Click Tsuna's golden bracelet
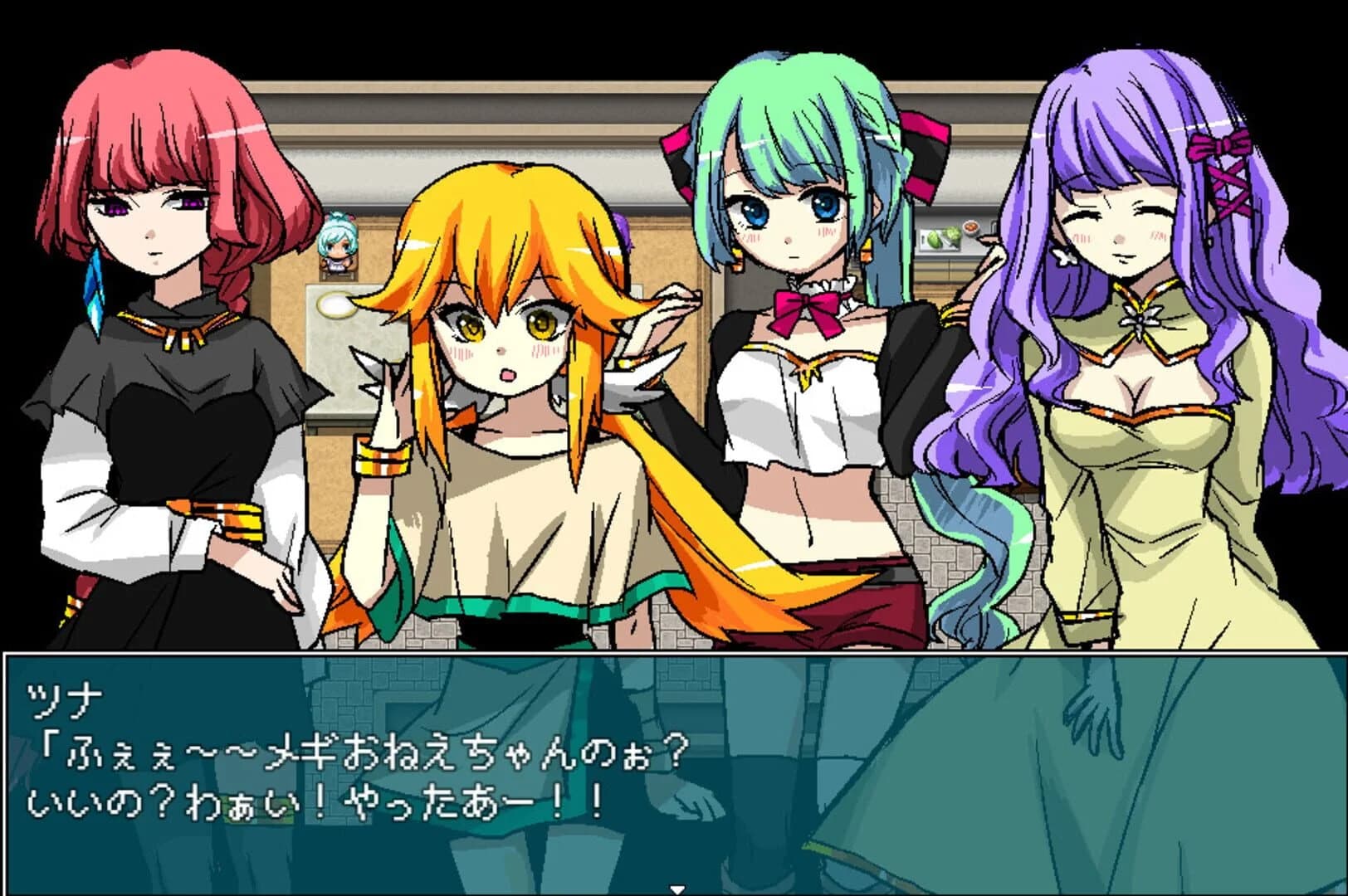Image resolution: width=1348 pixels, height=896 pixels. click(x=382, y=456)
